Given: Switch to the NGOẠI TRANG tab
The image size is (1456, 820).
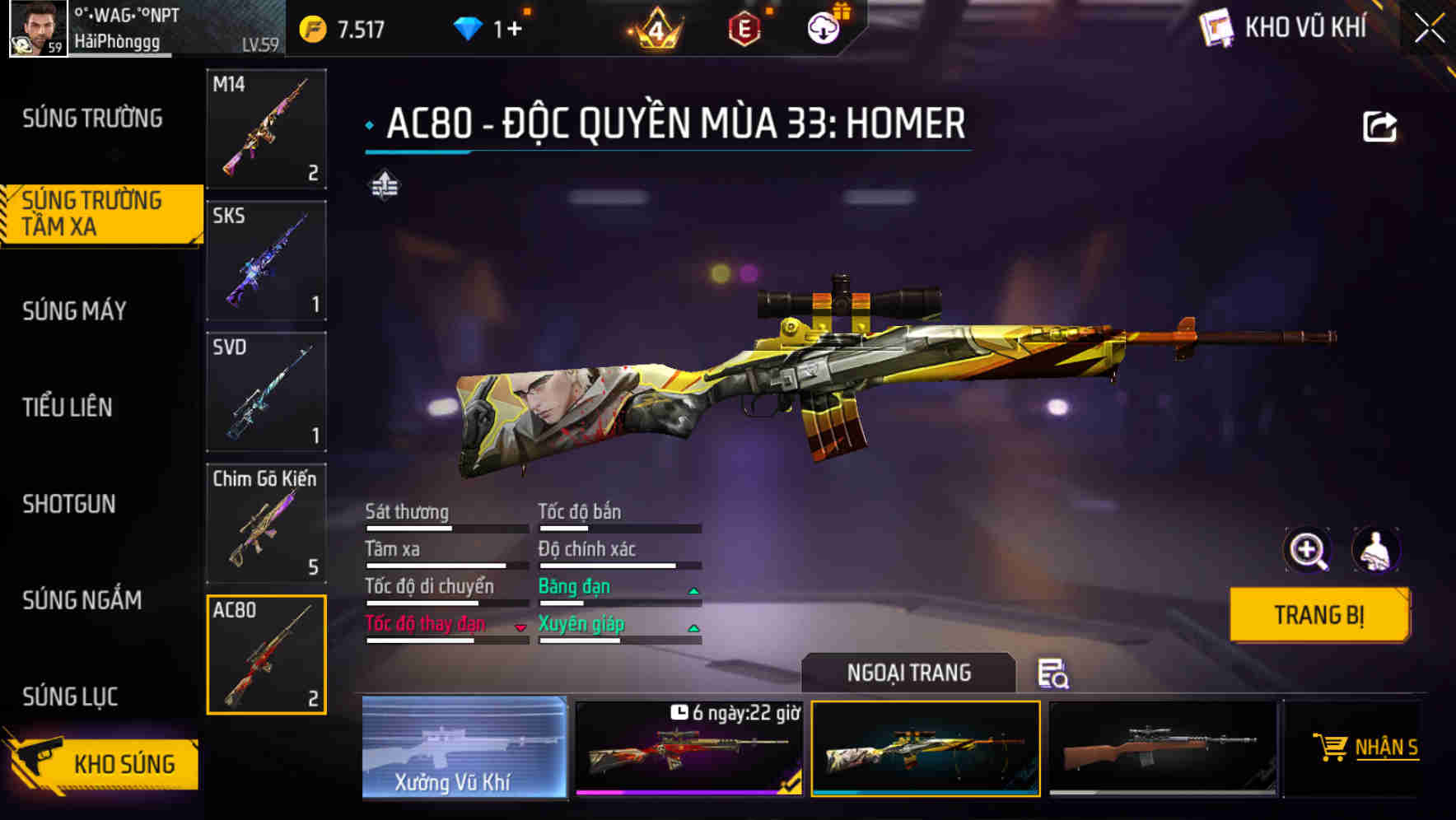Looking at the screenshot, I should [x=909, y=673].
